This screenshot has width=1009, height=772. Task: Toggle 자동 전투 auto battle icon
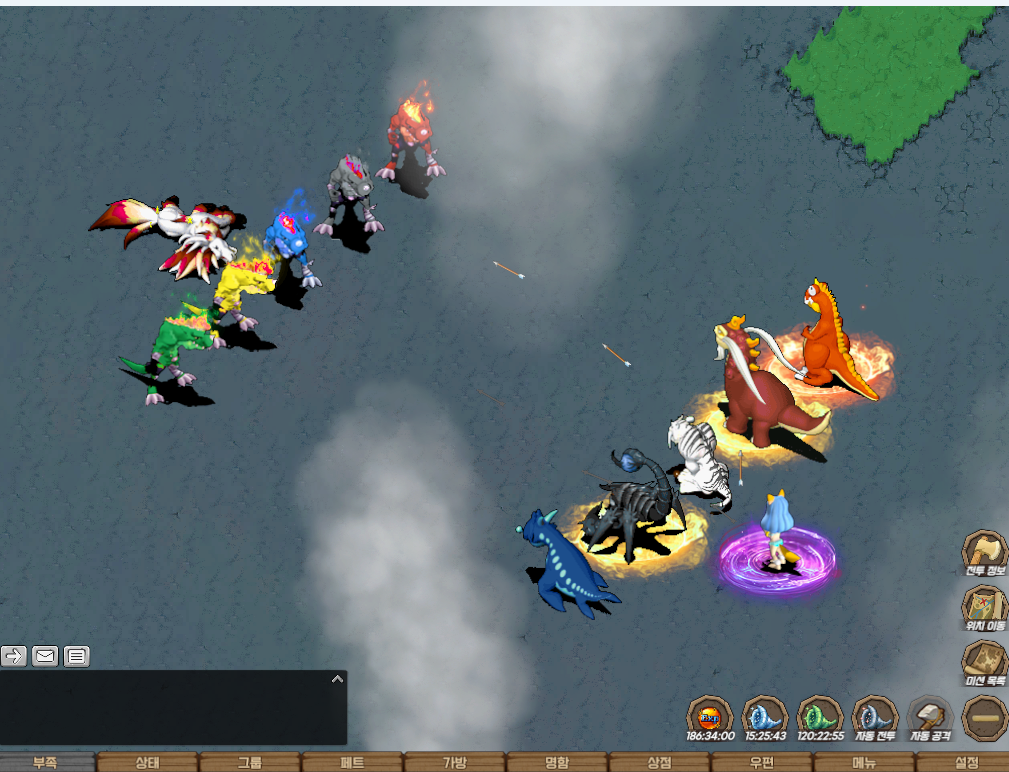pos(875,716)
